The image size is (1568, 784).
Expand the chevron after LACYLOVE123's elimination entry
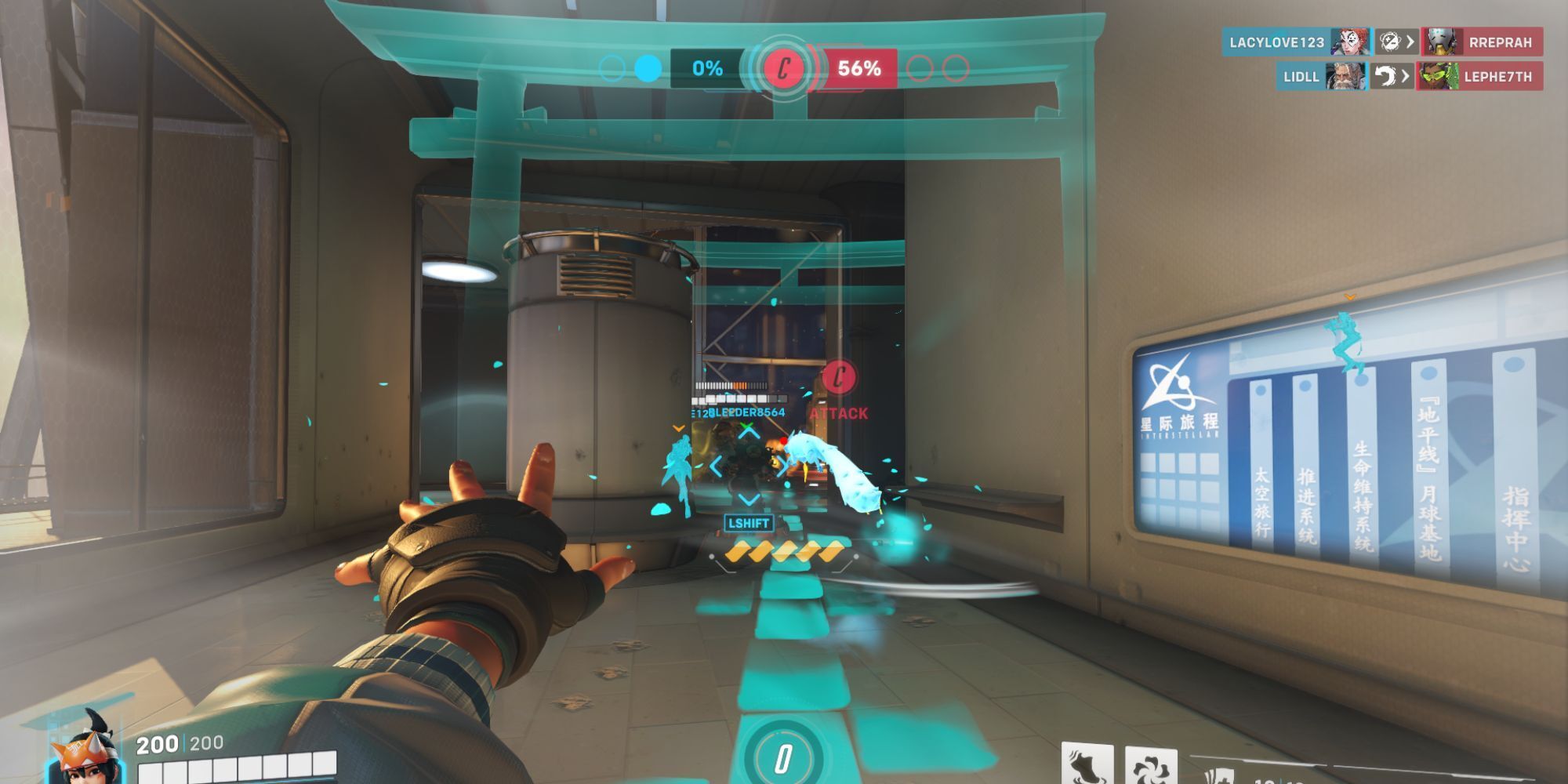click(1410, 42)
